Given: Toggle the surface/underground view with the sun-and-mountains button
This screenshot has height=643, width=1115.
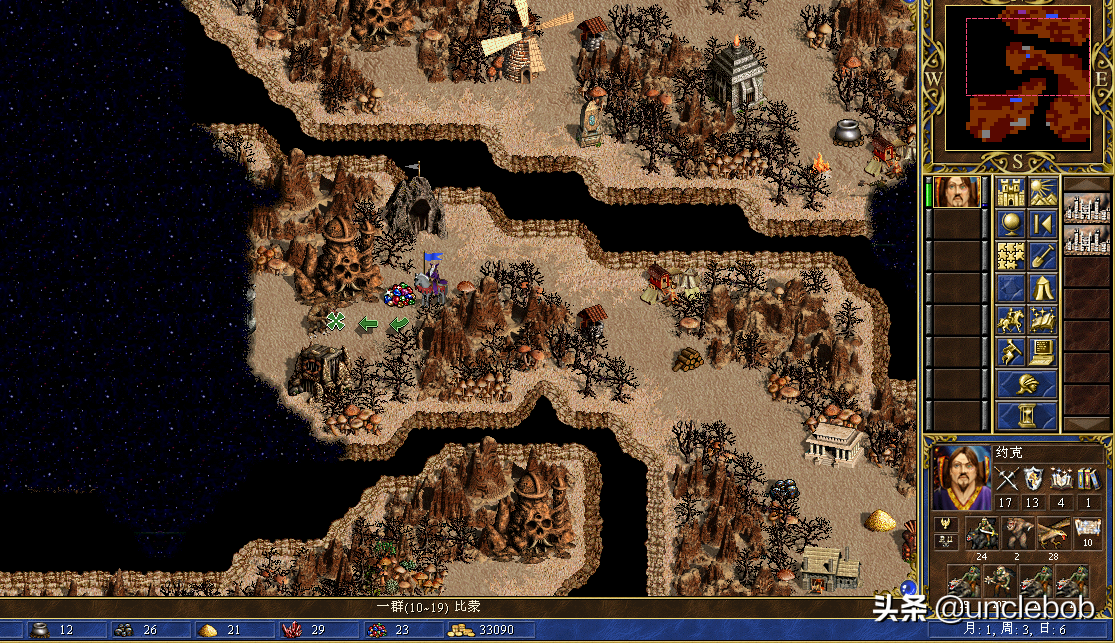Looking at the screenshot, I should (1043, 192).
